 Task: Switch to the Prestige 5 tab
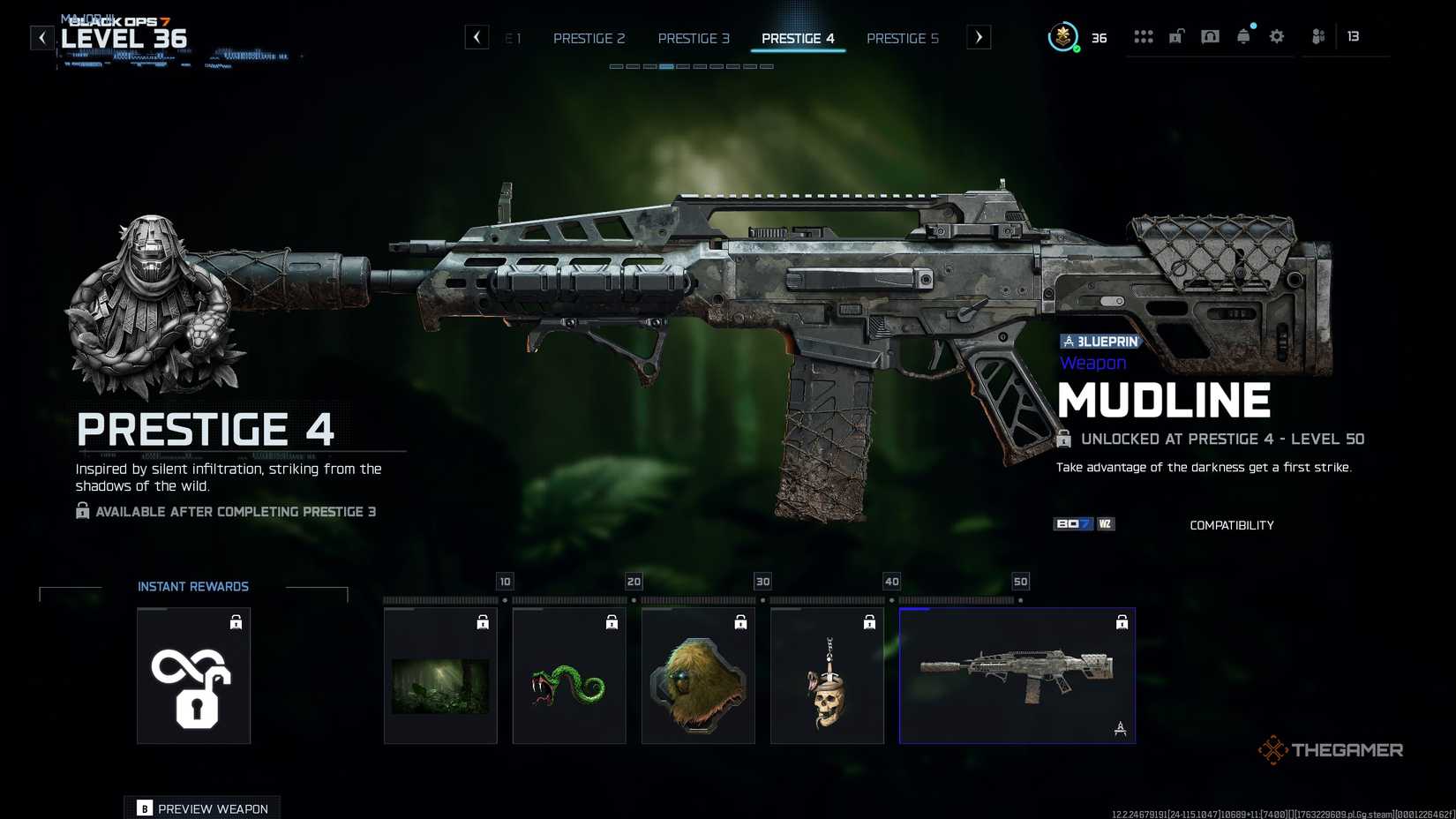(x=903, y=38)
